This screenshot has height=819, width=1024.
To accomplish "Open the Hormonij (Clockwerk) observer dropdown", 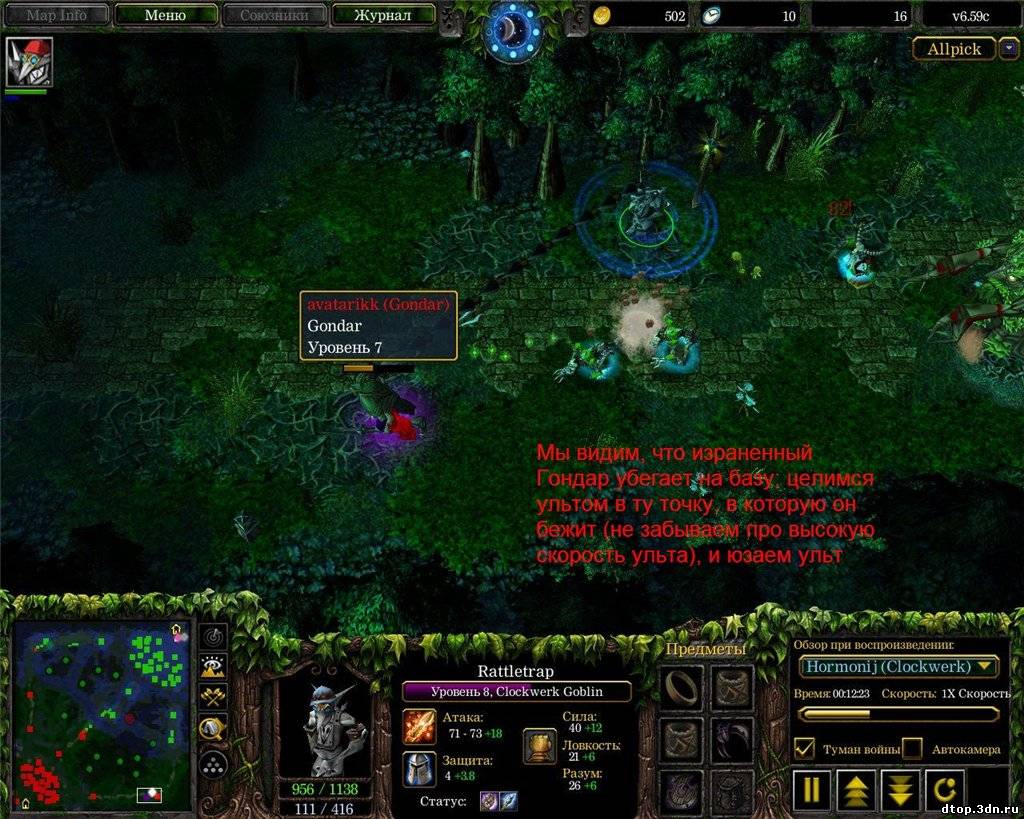I will tap(898, 666).
